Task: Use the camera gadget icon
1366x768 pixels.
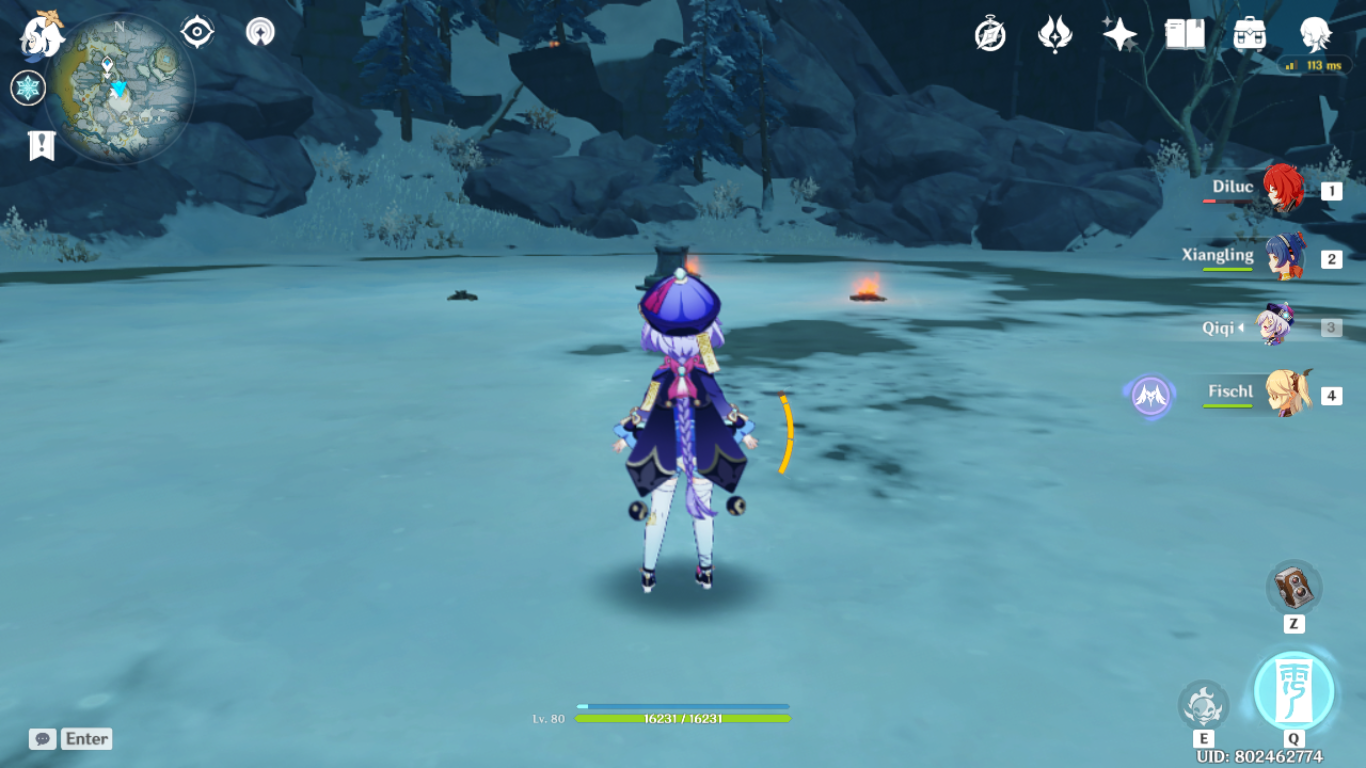Action: 1294,588
